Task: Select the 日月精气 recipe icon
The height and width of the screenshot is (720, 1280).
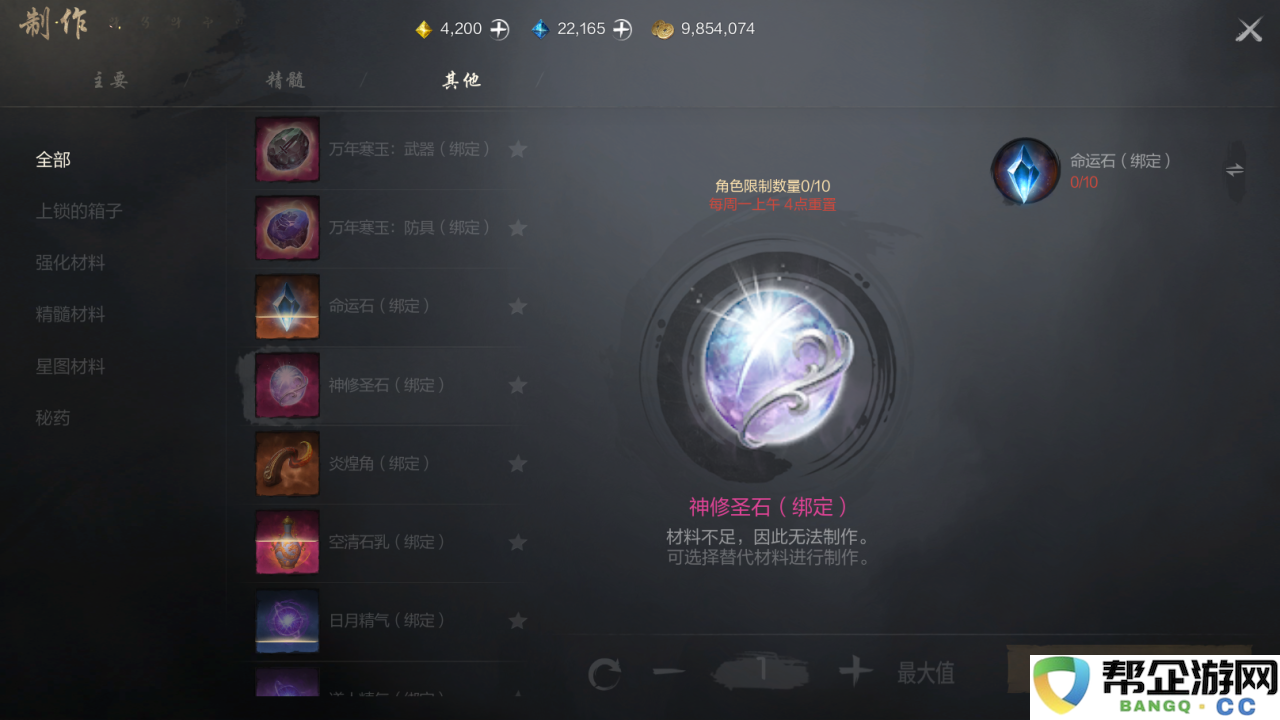Action: point(287,621)
